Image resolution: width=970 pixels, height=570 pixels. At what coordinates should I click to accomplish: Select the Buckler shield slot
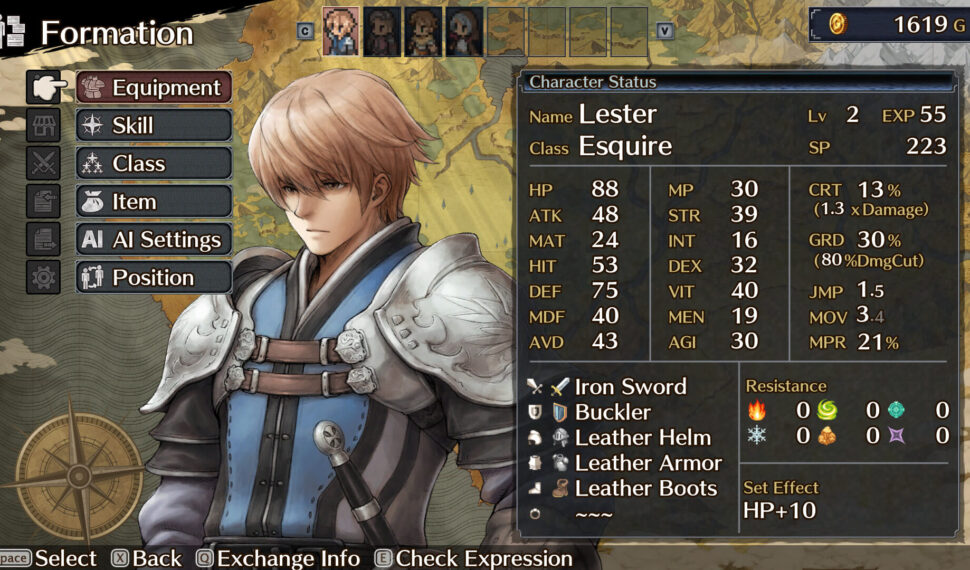612,412
